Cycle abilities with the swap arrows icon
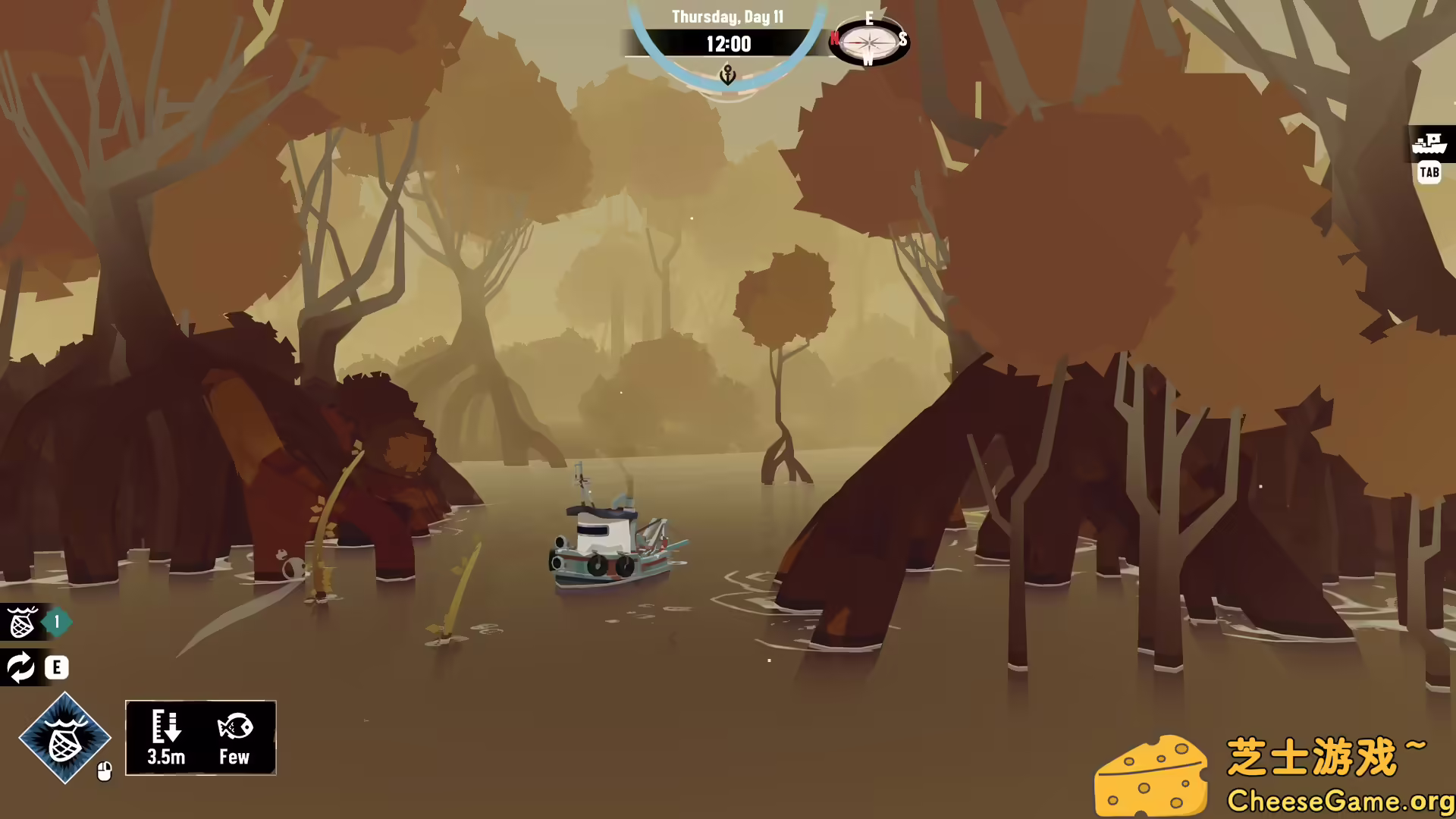This screenshot has height=819, width=1456. pyautogui.click(x=20, y=667)
